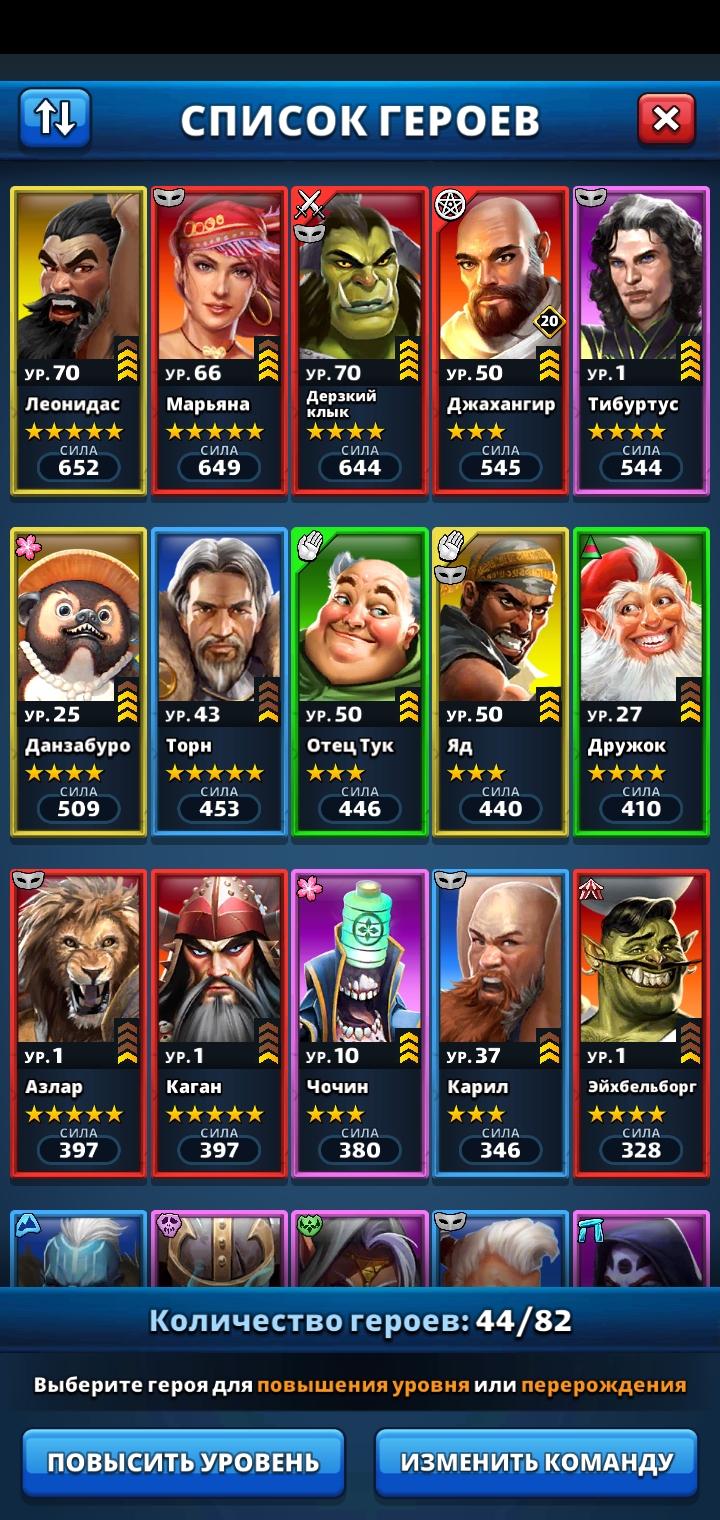
Task: Open ИЗМЕНИТЬ КОМАНДУ to edit team
Action: (x=536, y=1461)
